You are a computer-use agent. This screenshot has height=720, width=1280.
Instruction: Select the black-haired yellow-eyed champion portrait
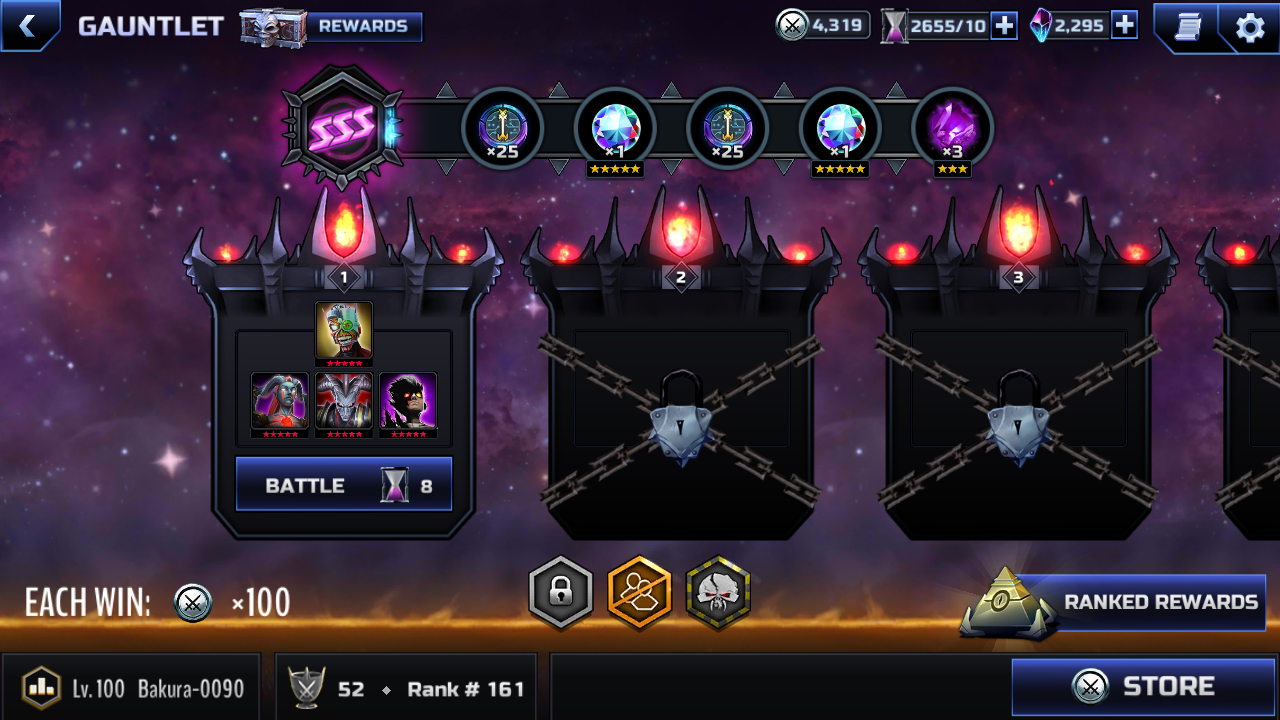tap(408, 401)
